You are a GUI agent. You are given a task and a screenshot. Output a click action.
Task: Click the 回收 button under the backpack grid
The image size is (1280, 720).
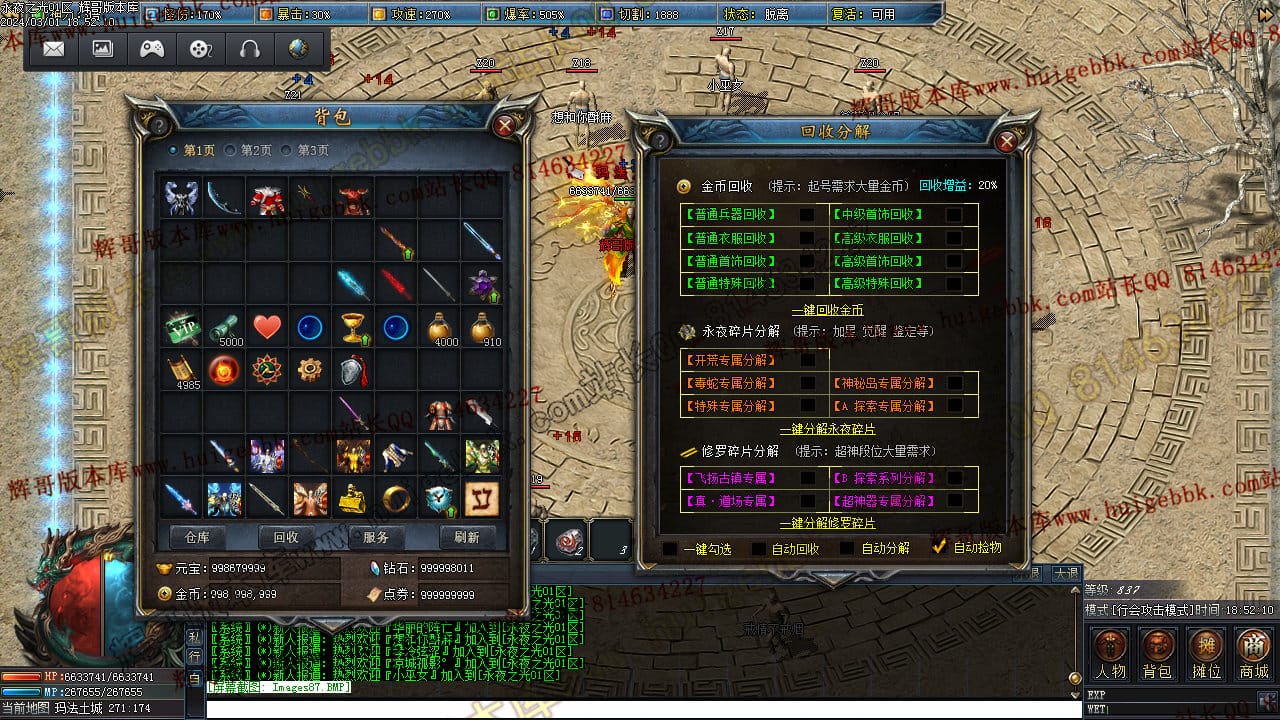pos(286,537)
